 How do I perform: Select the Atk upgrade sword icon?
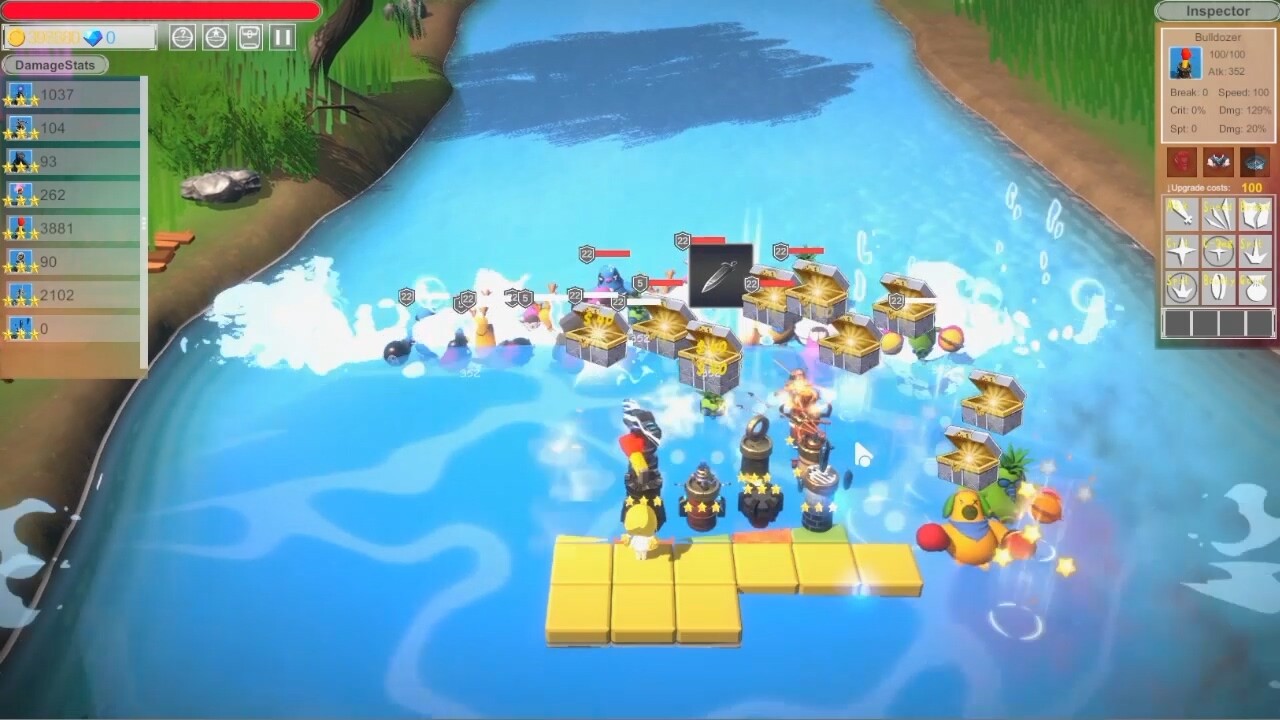pos(1182,213)
